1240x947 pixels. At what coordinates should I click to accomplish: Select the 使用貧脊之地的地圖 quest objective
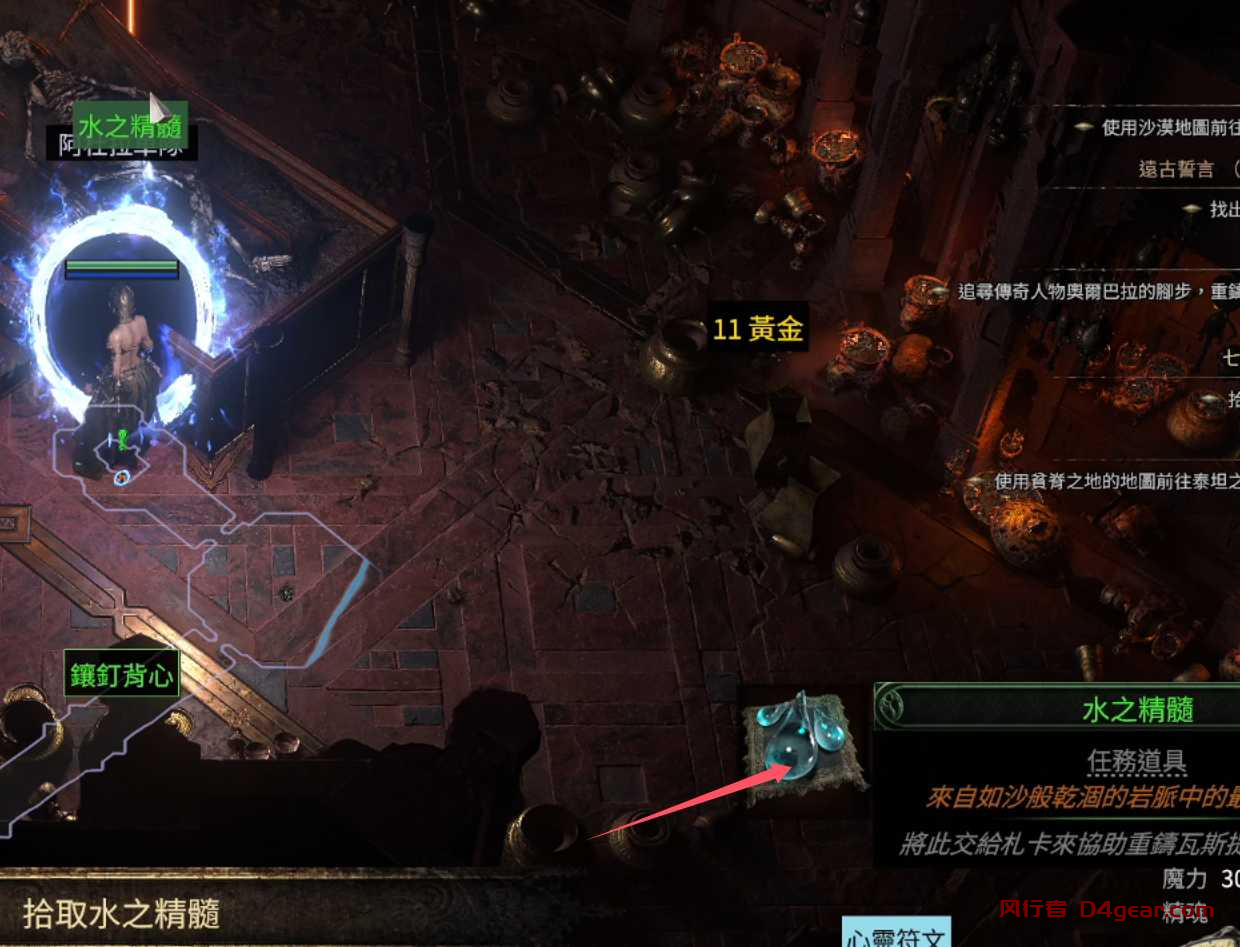[1116, 481]
